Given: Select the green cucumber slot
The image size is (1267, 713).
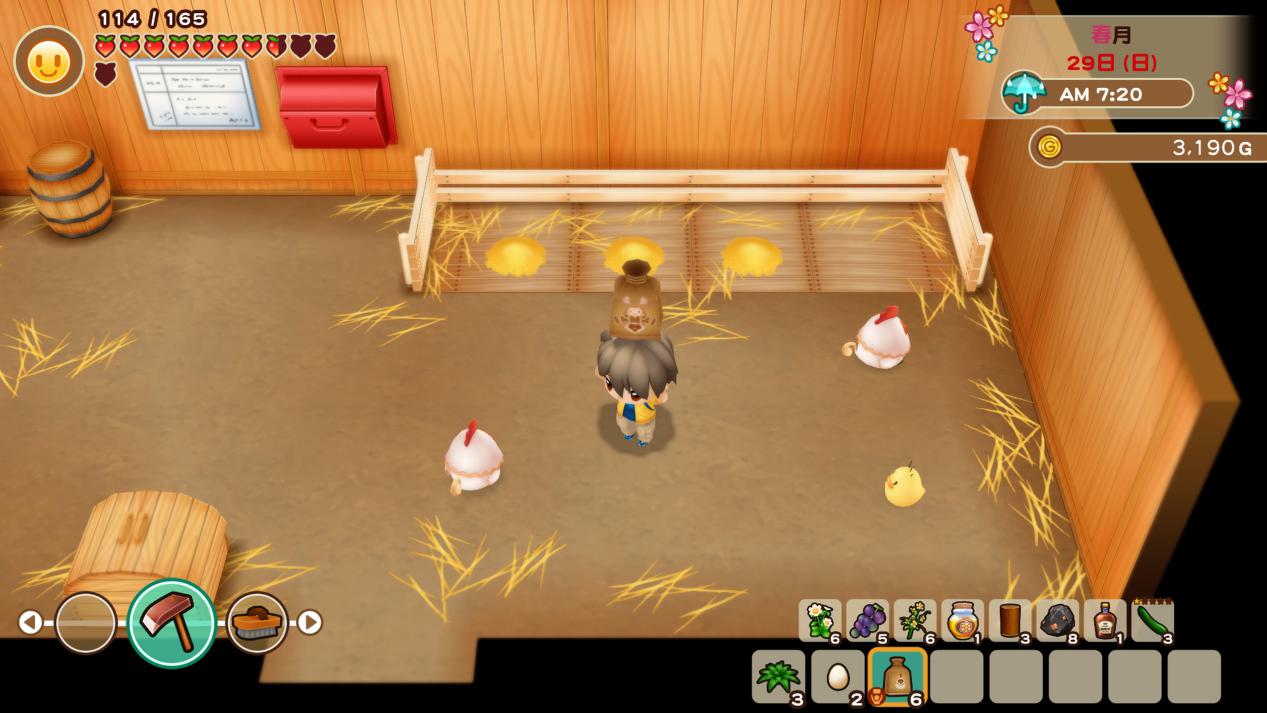Looking at the screenshot, I should [x=1152, y=620].
